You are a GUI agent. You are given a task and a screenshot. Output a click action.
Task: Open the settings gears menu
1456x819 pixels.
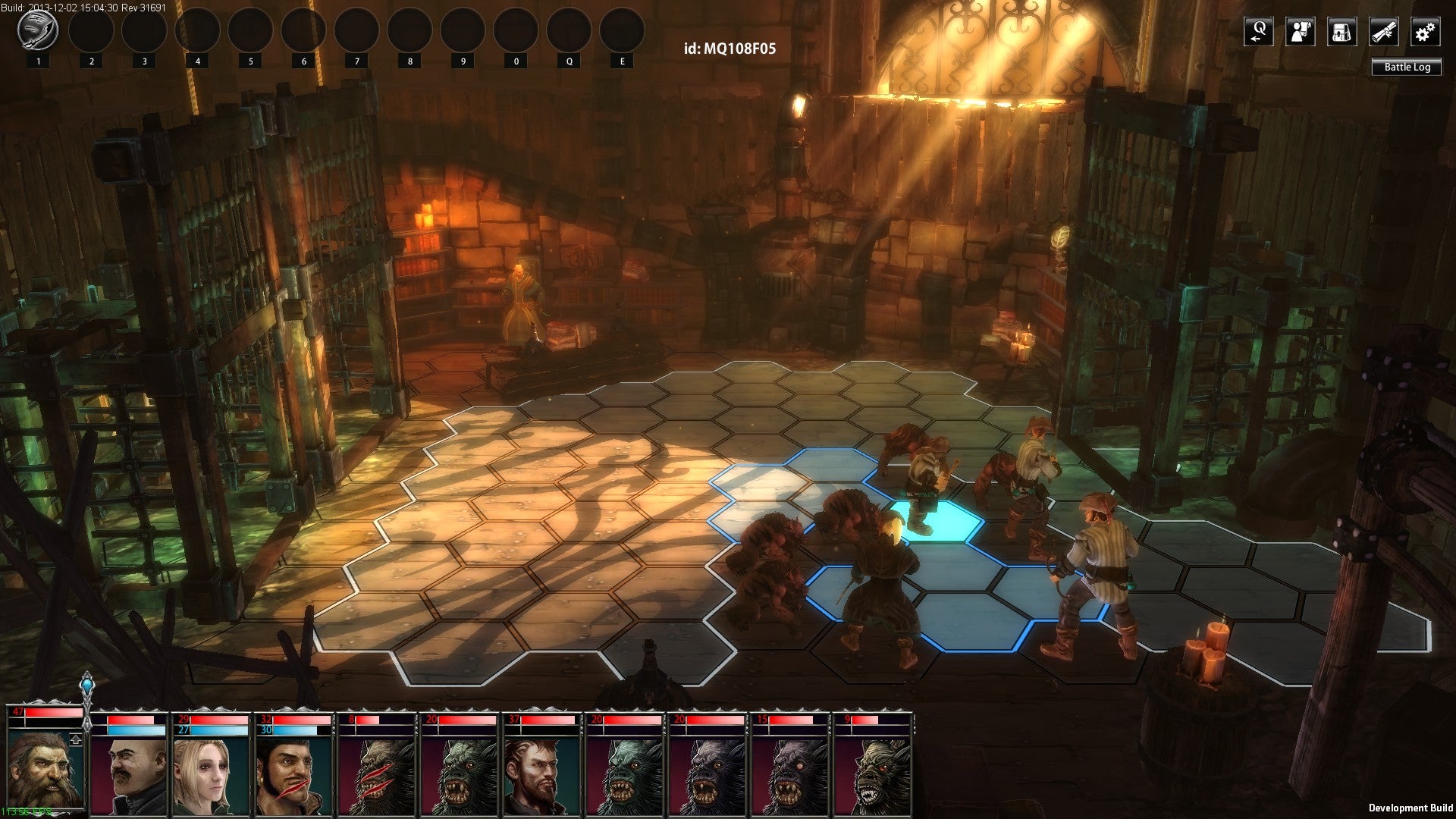1425,32
